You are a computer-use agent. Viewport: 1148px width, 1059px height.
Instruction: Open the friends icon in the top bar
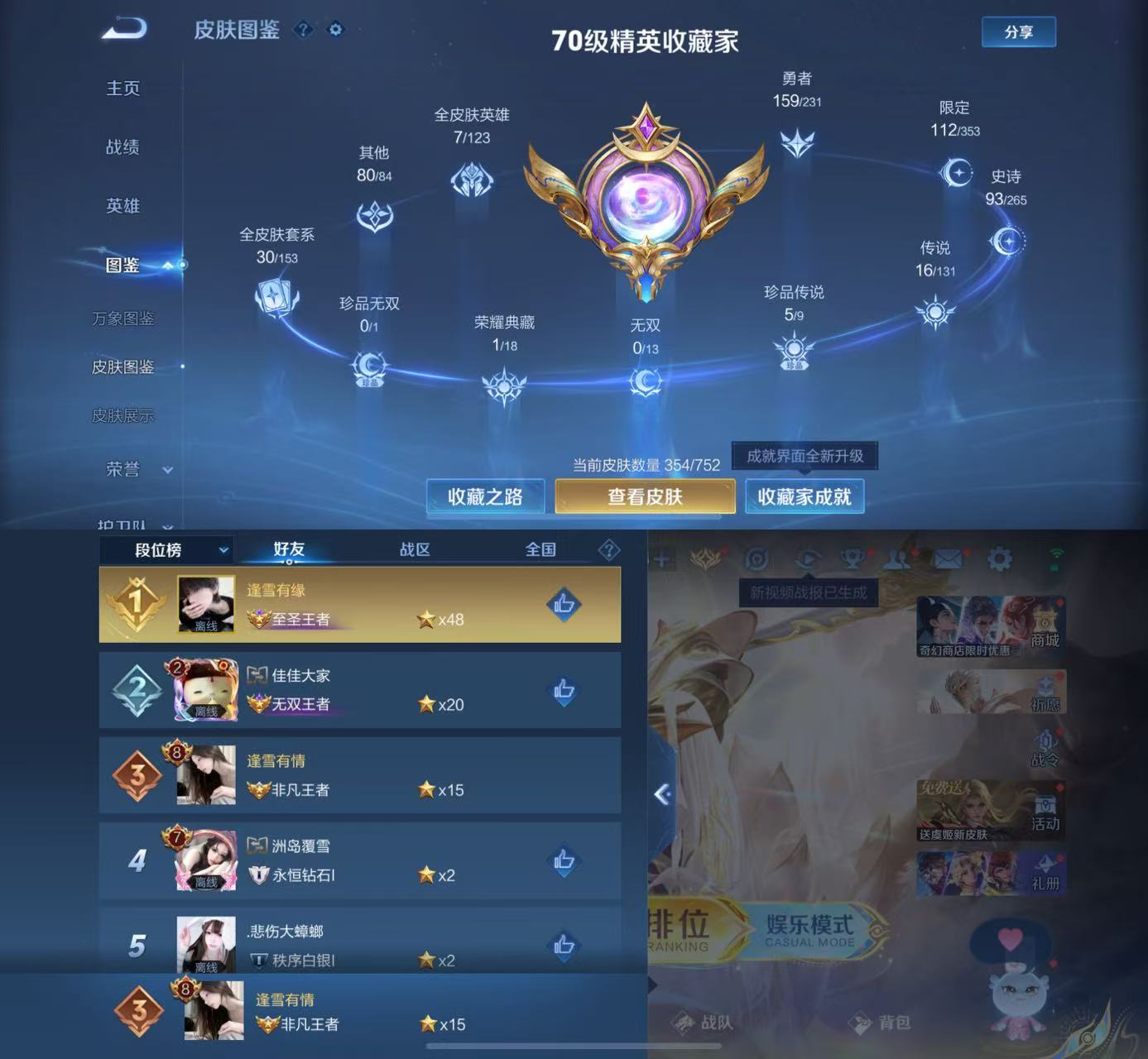[x=896, y=559]
